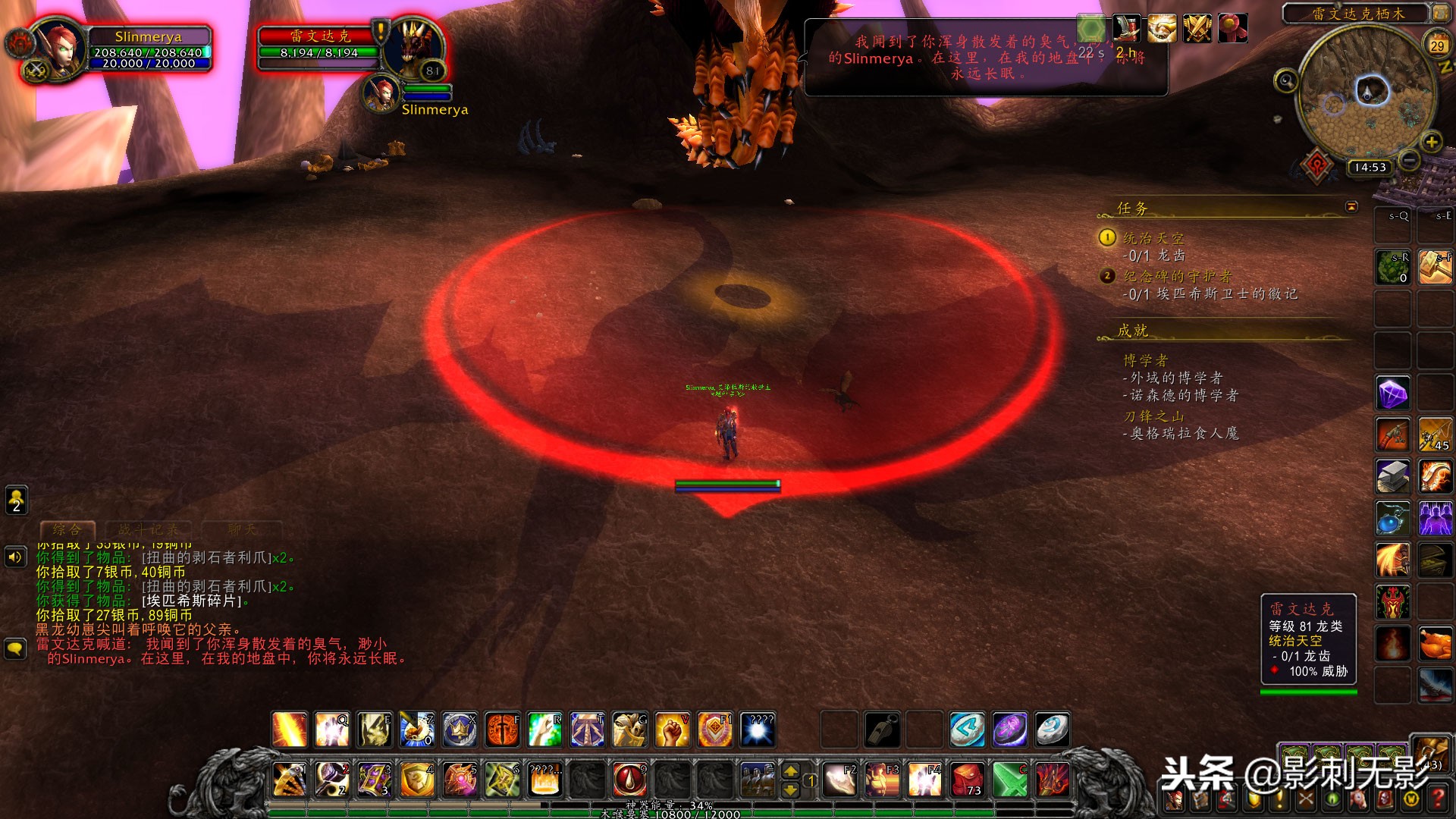Collapse the quest tracker panel
1456x819 pixels.
click(x=1351, y=206)
